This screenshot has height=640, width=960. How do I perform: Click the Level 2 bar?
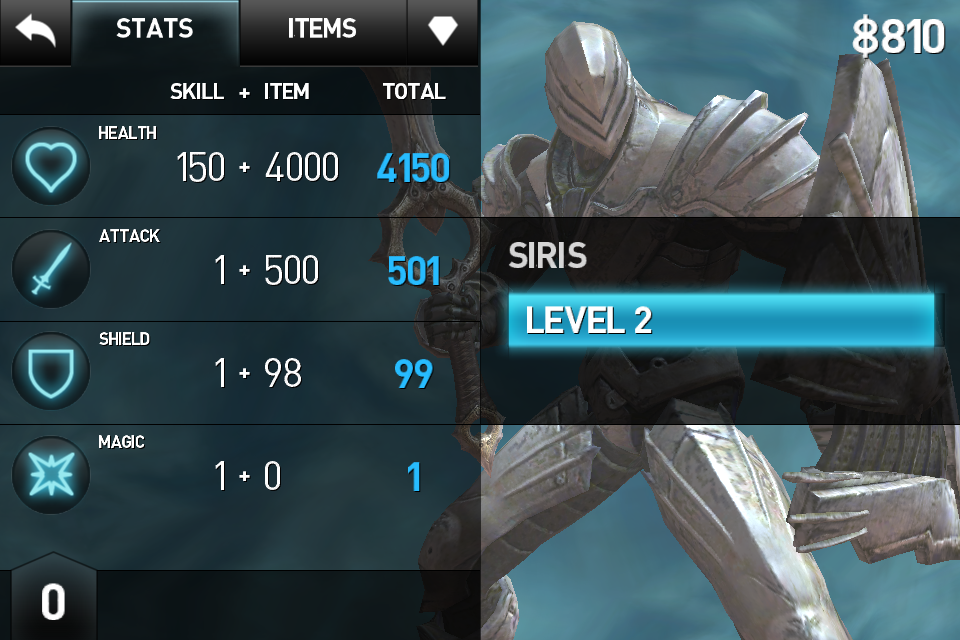pos(720,320)
